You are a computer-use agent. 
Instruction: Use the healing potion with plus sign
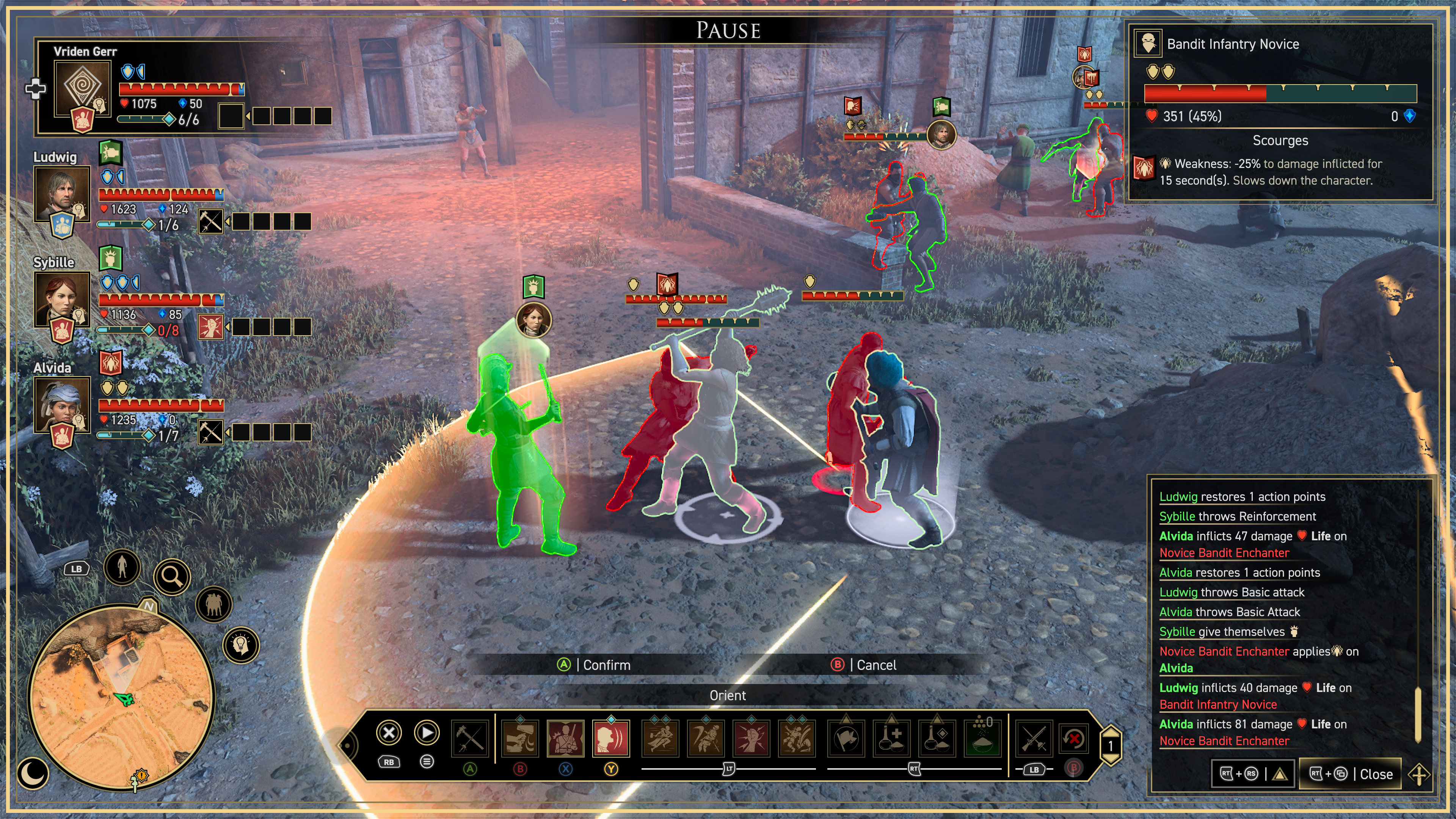(891, 738)
